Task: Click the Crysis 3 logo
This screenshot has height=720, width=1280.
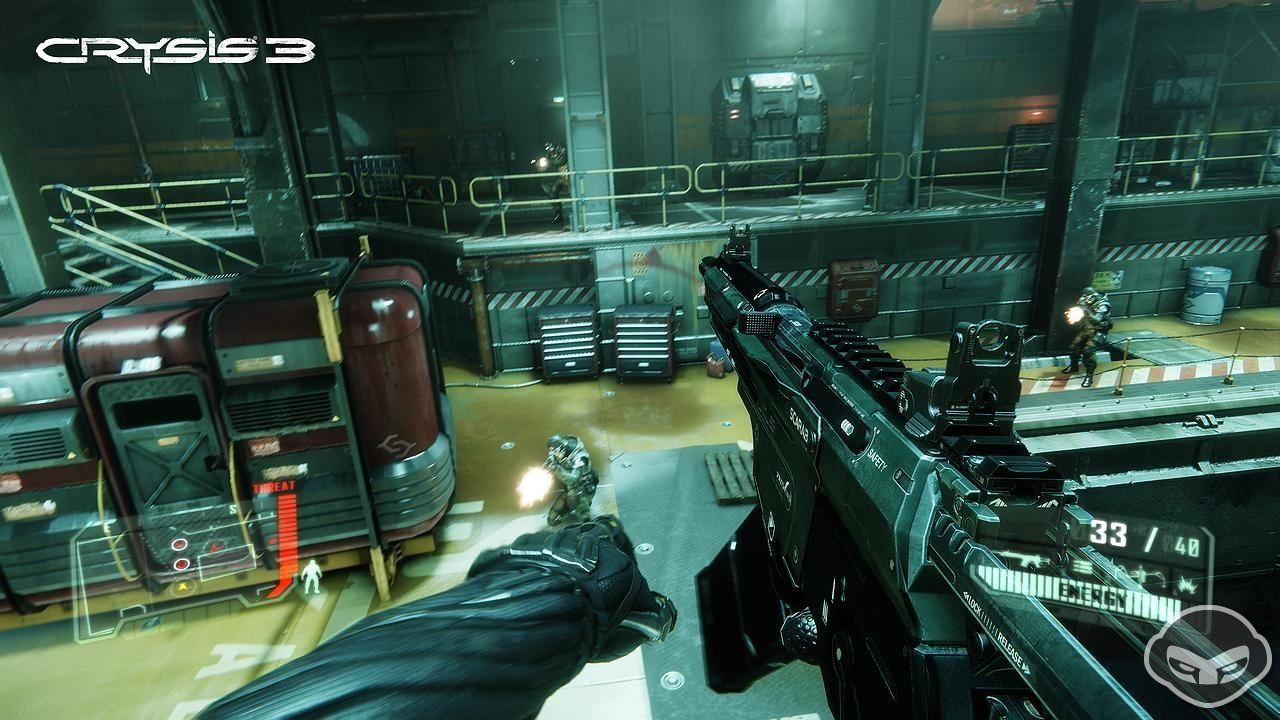Action: pyautogui.click(x=176, y=51)
